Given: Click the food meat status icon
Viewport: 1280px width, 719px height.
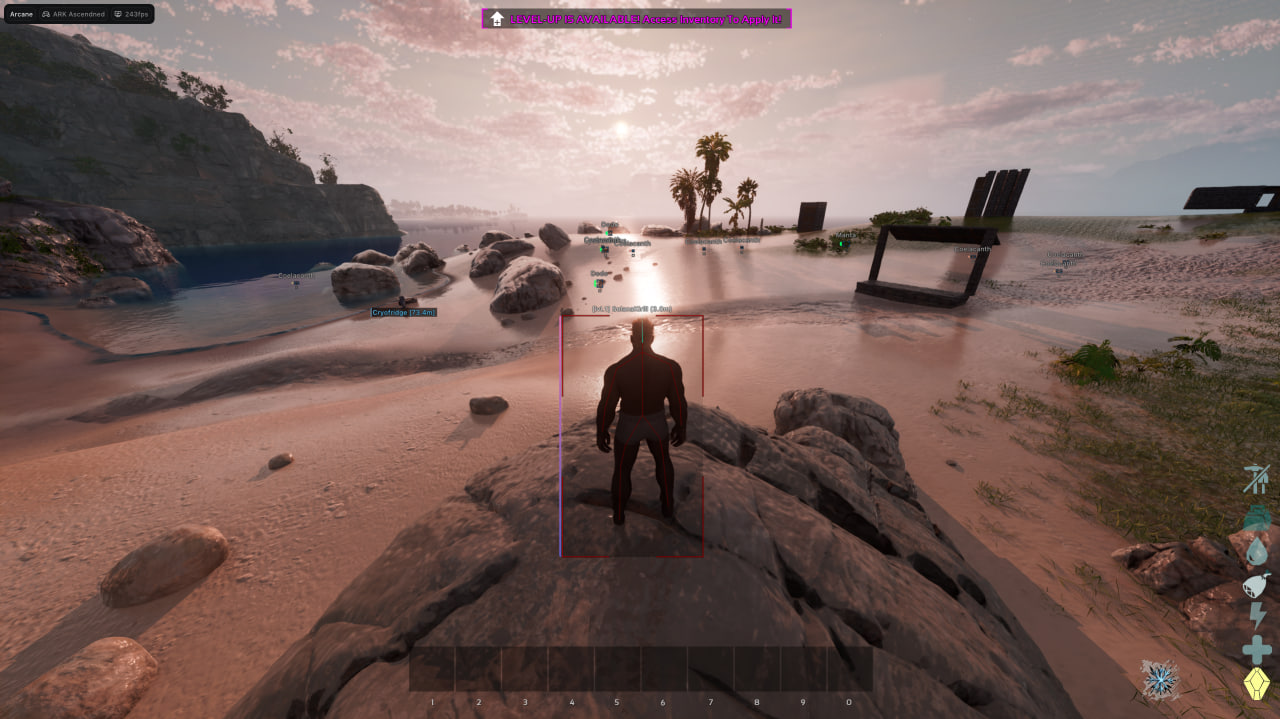Looking at the screenshot, I should [x=1256, y=584].
